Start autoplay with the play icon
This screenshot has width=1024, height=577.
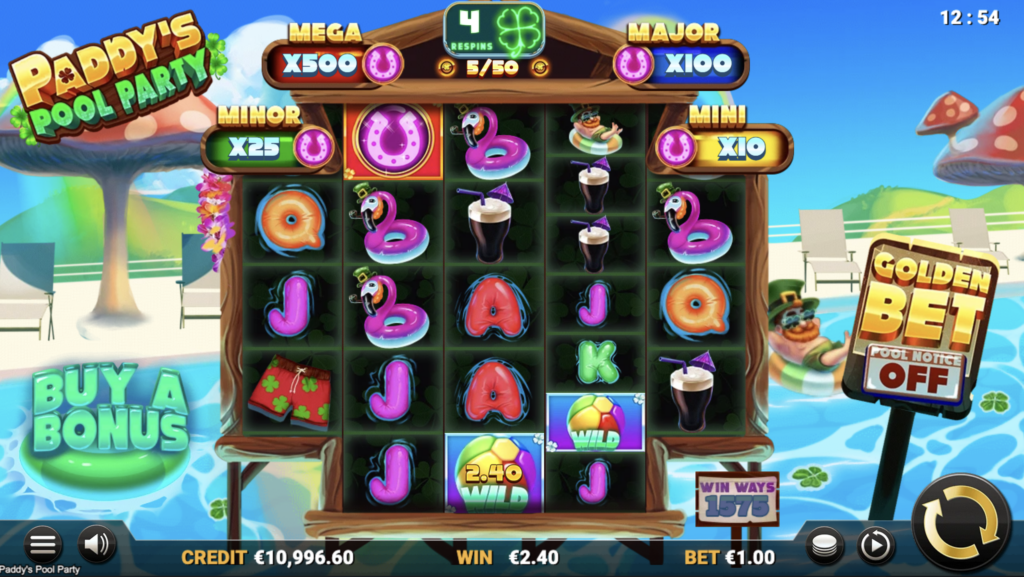[876, 545]
